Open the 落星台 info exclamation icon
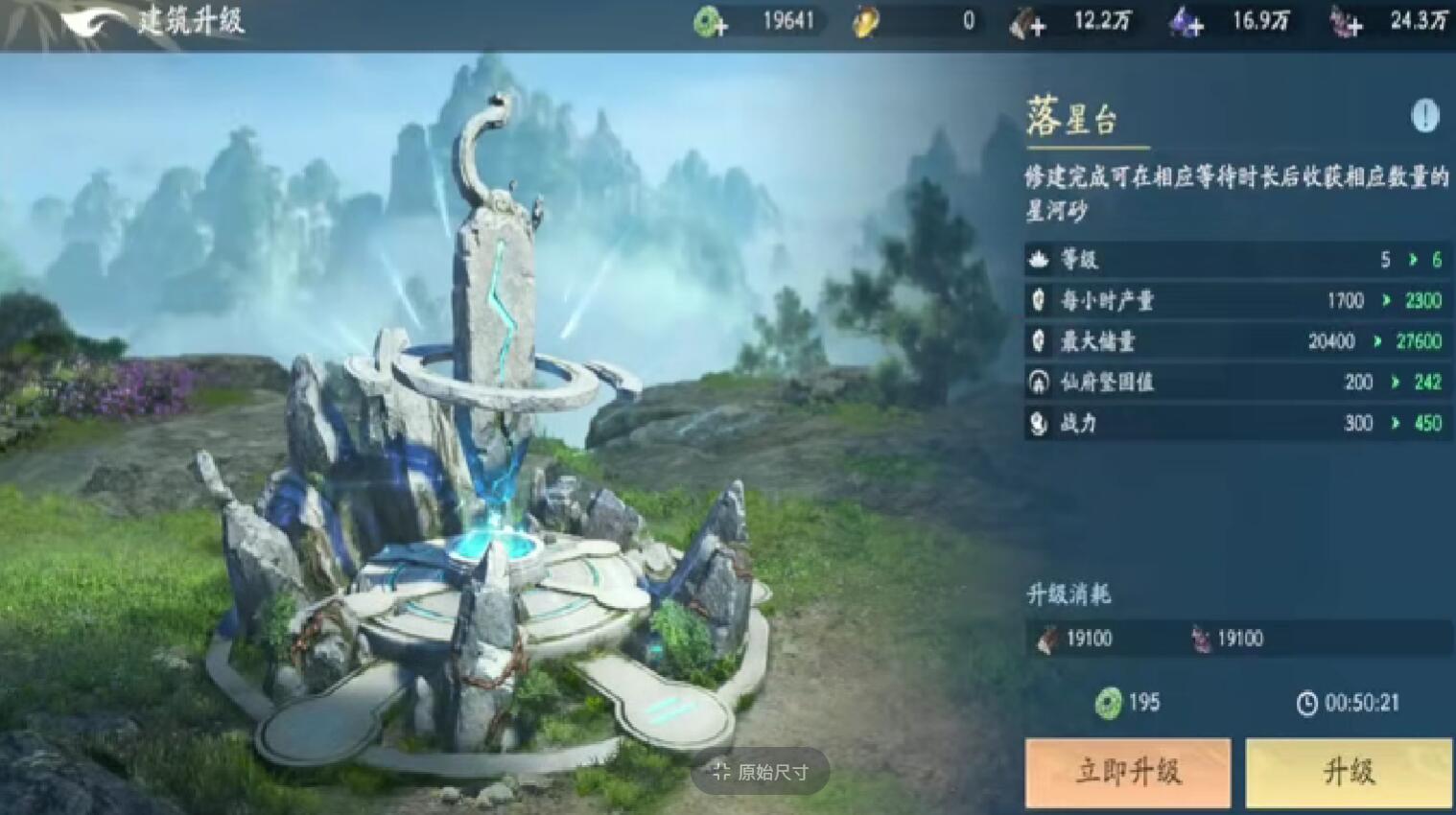Image resolution: width=1456 pixels, height=815 pixels. 1423,115
